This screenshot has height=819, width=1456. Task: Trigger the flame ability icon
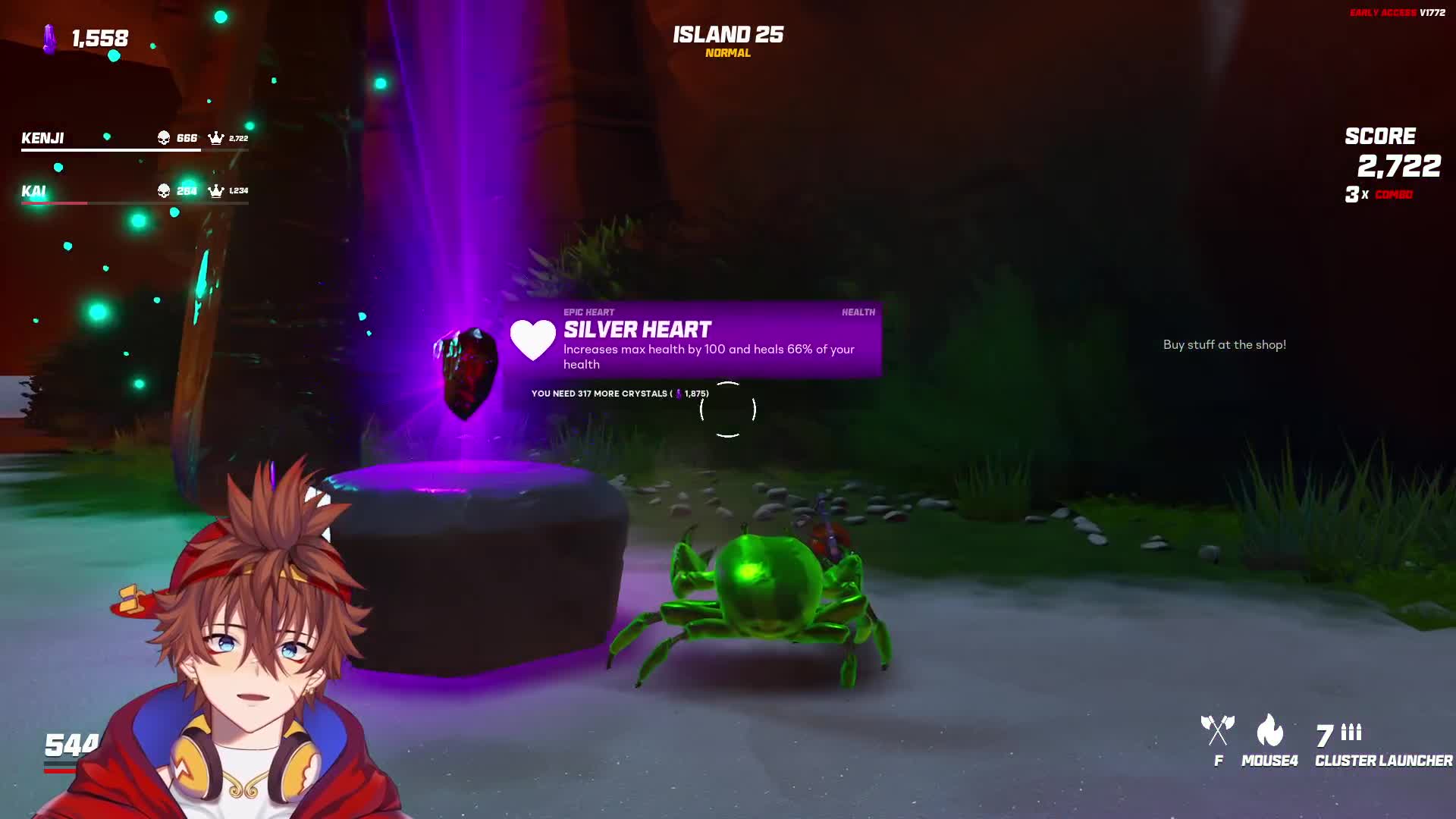pos(1269,730)
